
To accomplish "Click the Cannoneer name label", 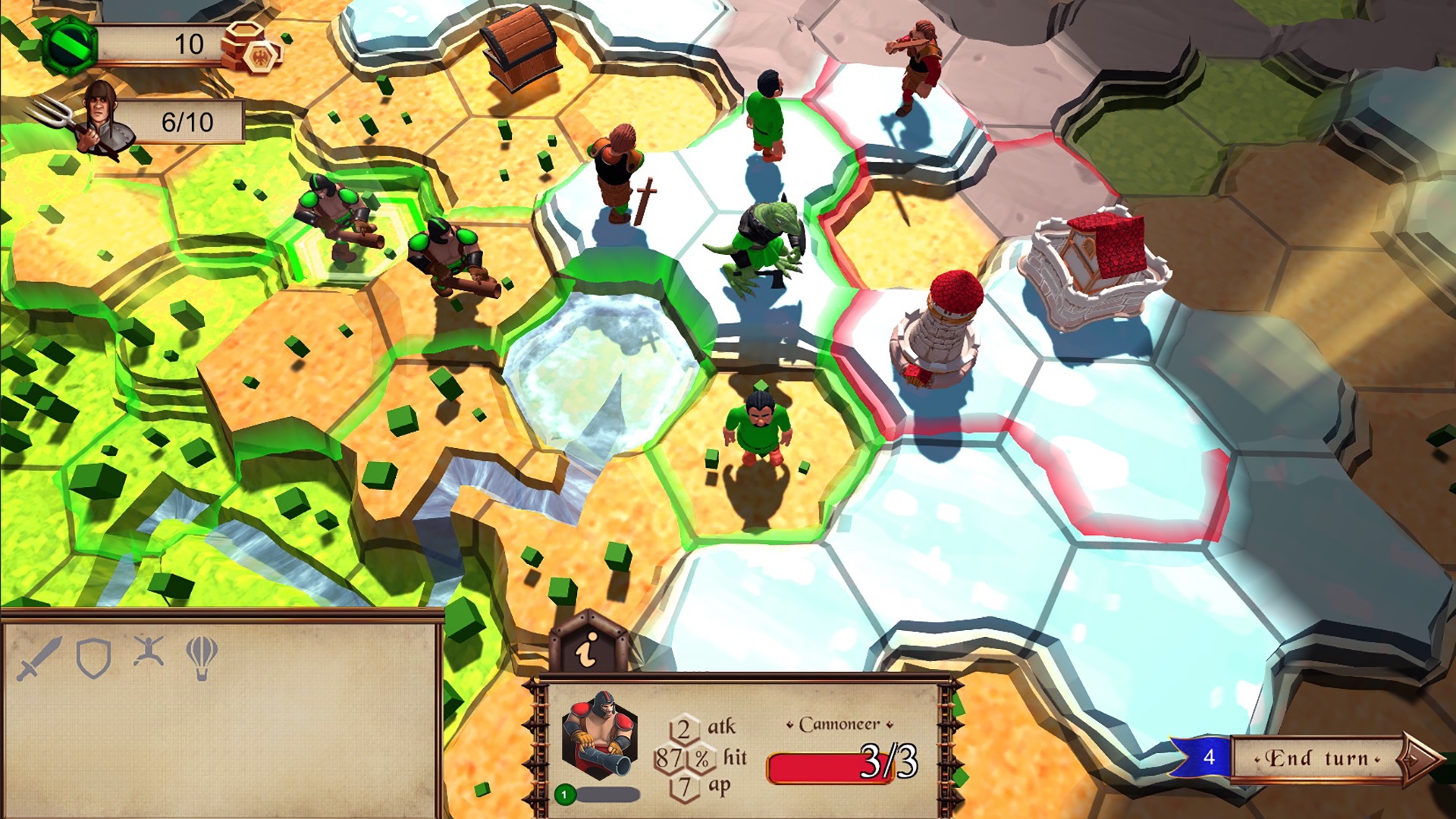I will 842,724.
